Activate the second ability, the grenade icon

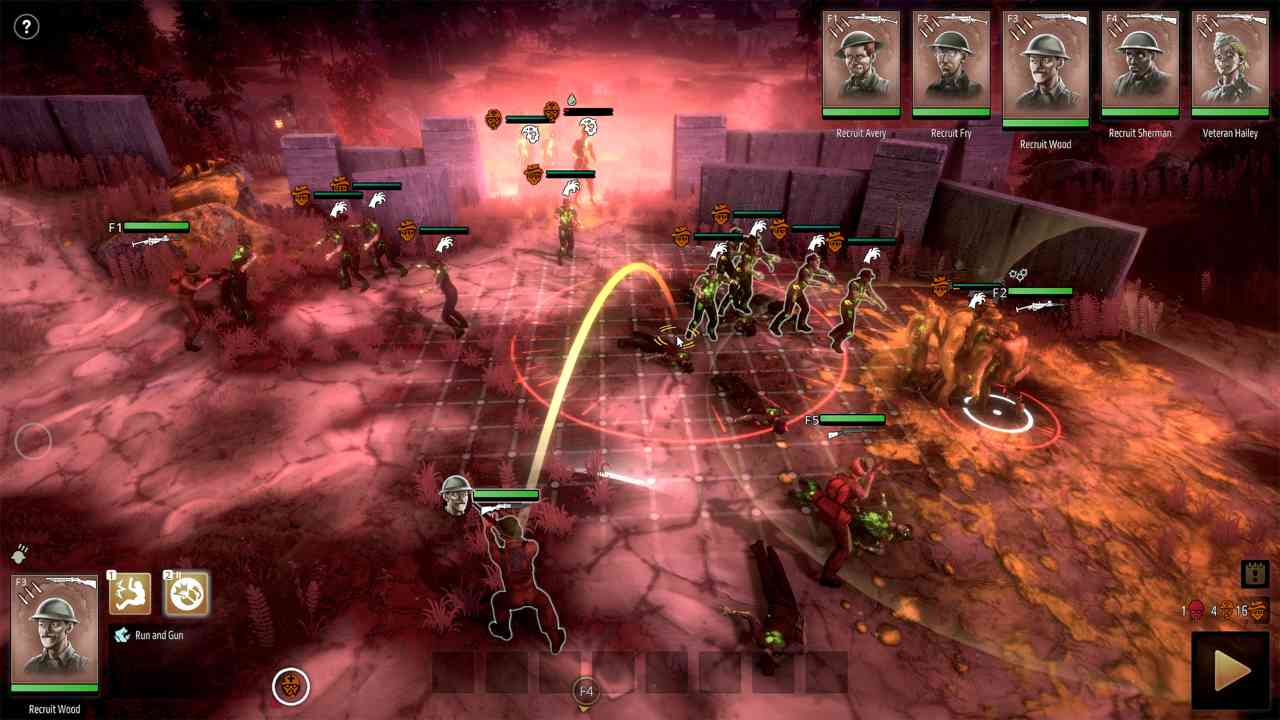pos(186,593)
